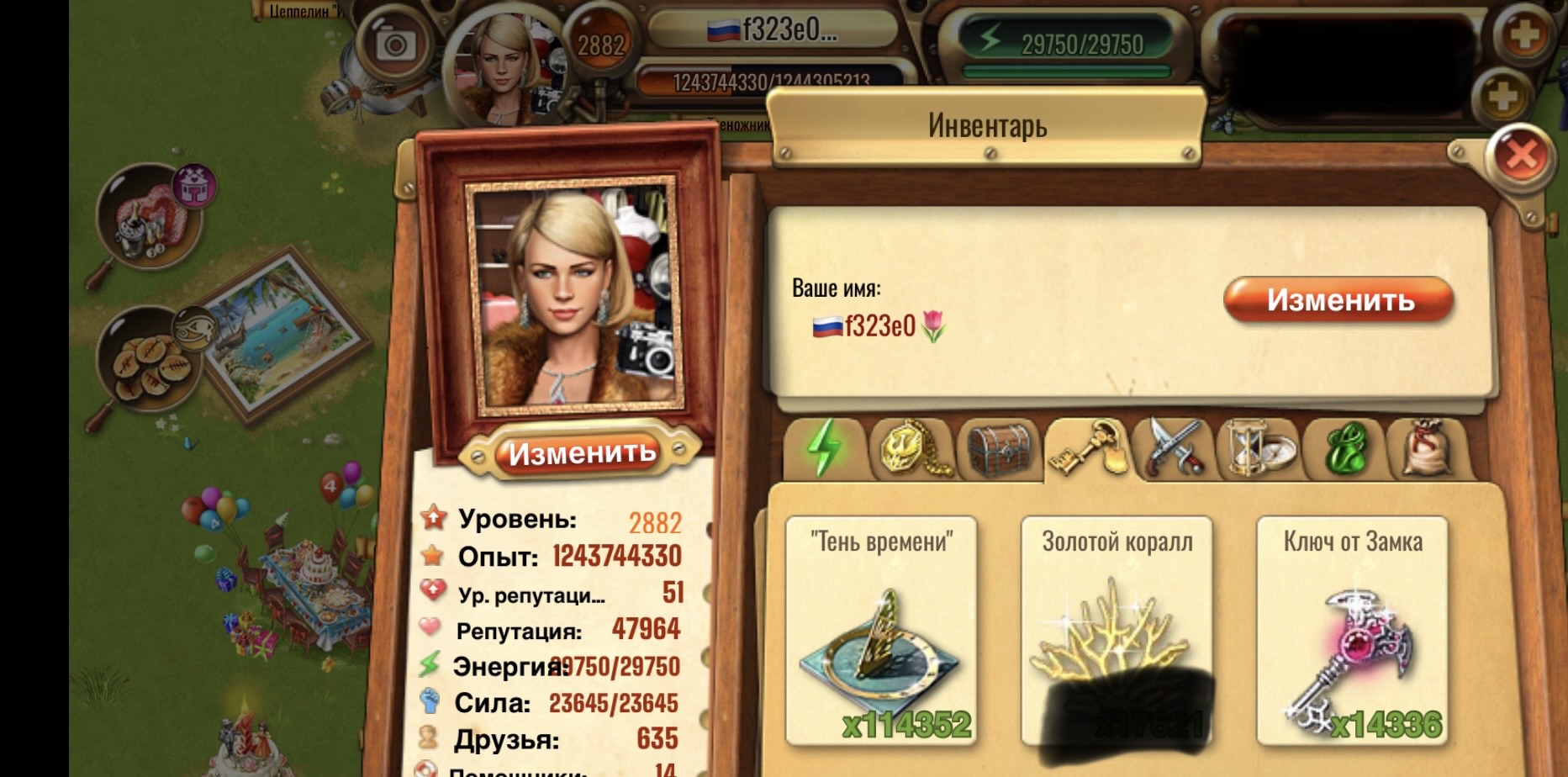1568x777 pixels.
Task: Tap the camera screenshot button
Action: (394, 45)
